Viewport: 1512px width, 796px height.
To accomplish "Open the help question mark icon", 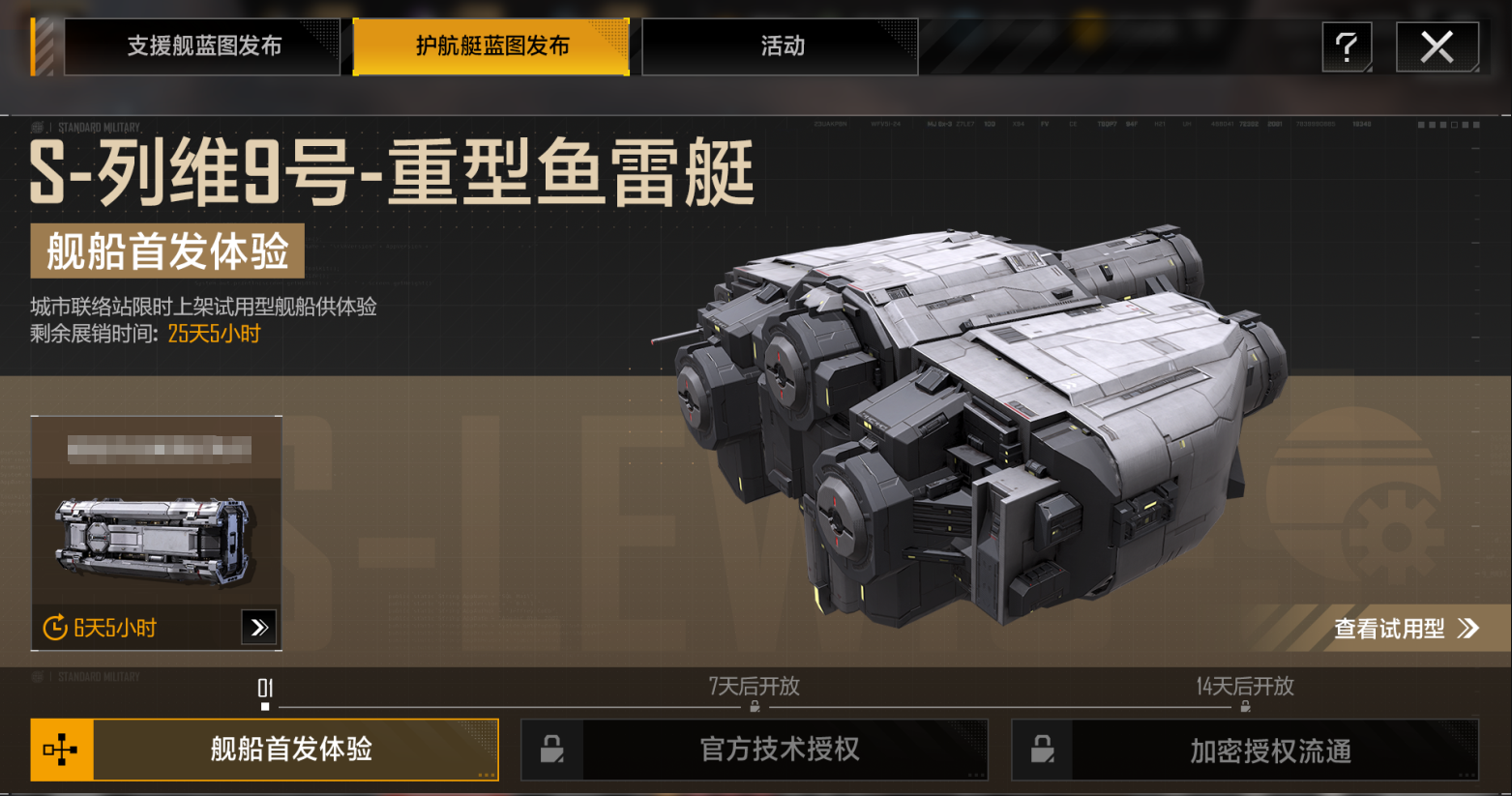I will [x=1347, y=45].
